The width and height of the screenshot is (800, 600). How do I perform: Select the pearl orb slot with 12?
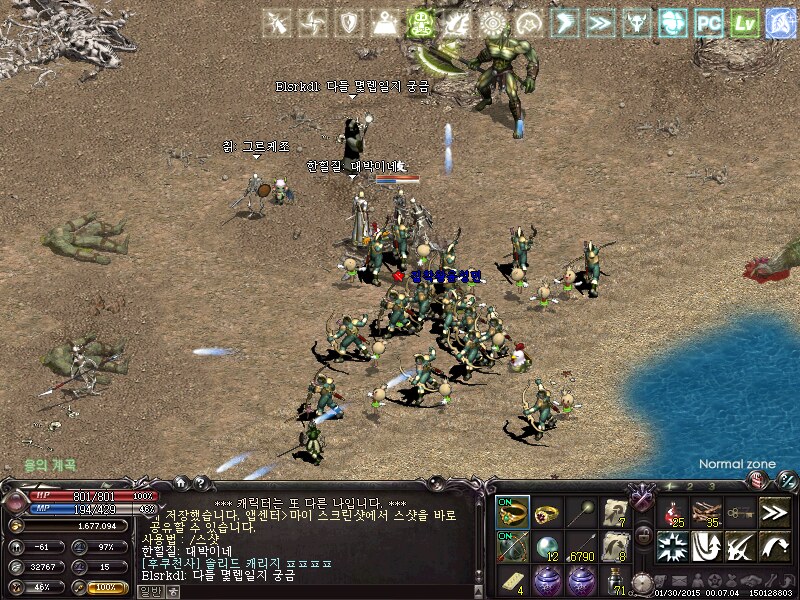pos(547,547)
